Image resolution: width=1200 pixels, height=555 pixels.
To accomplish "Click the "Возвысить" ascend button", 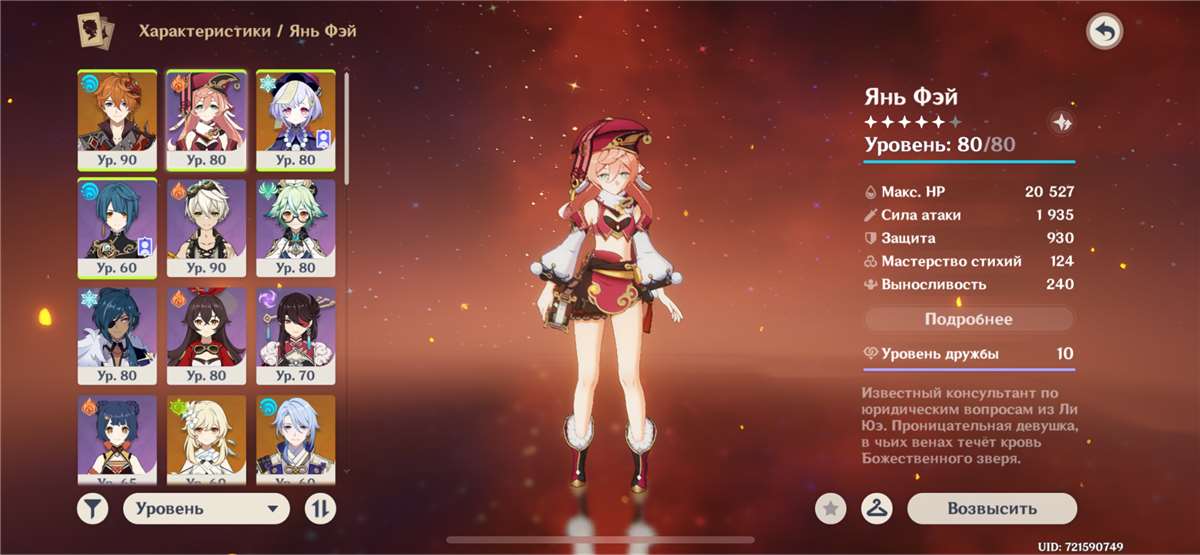I will (x=992, y=509).
